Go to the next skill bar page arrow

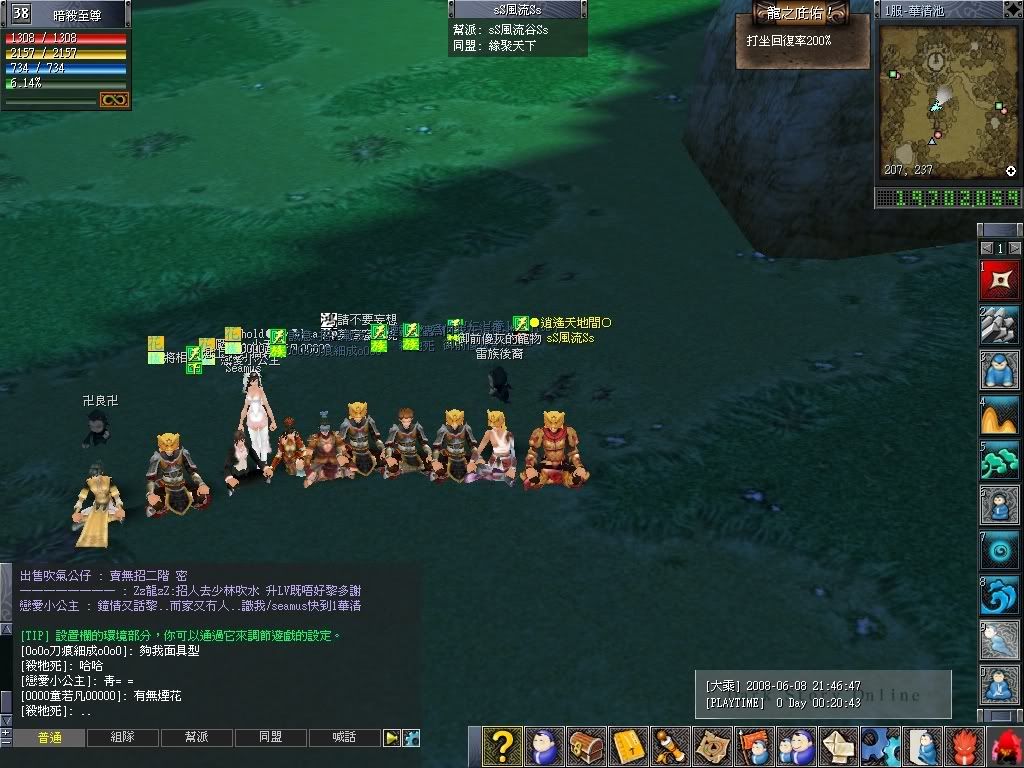coord(1015,248)
